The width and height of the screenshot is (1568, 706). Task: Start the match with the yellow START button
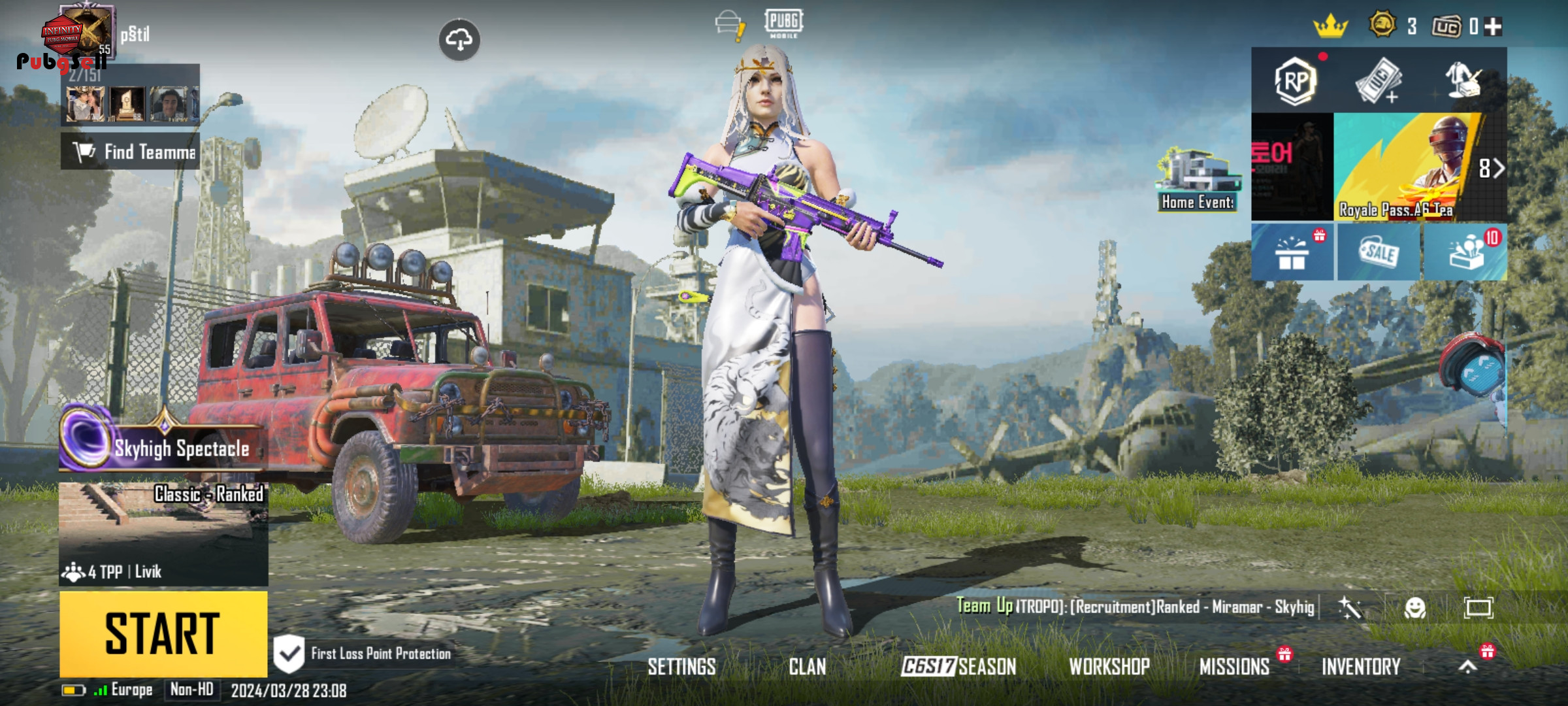(163, 633)
